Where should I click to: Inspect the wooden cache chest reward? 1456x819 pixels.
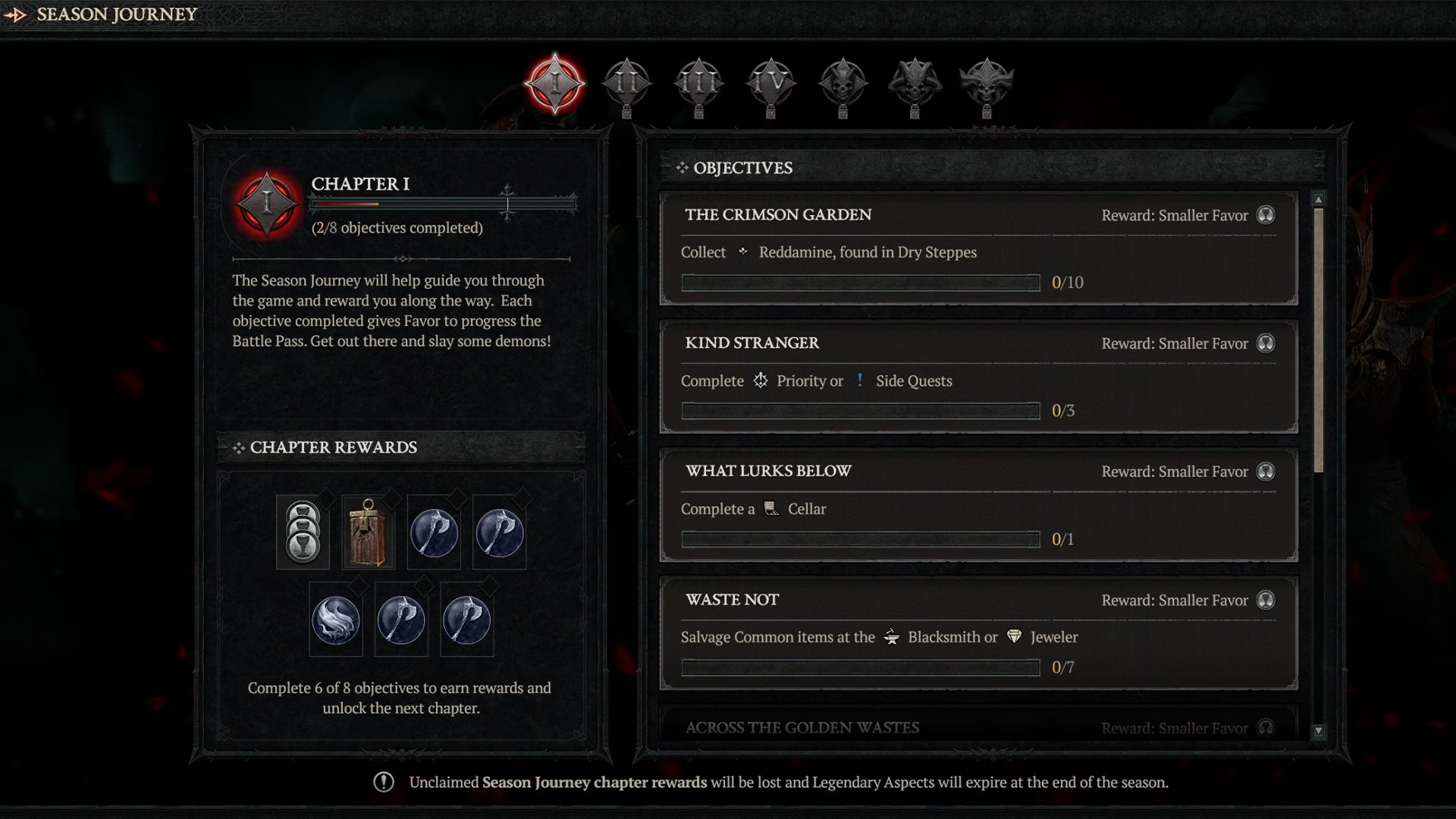point(368,532)
